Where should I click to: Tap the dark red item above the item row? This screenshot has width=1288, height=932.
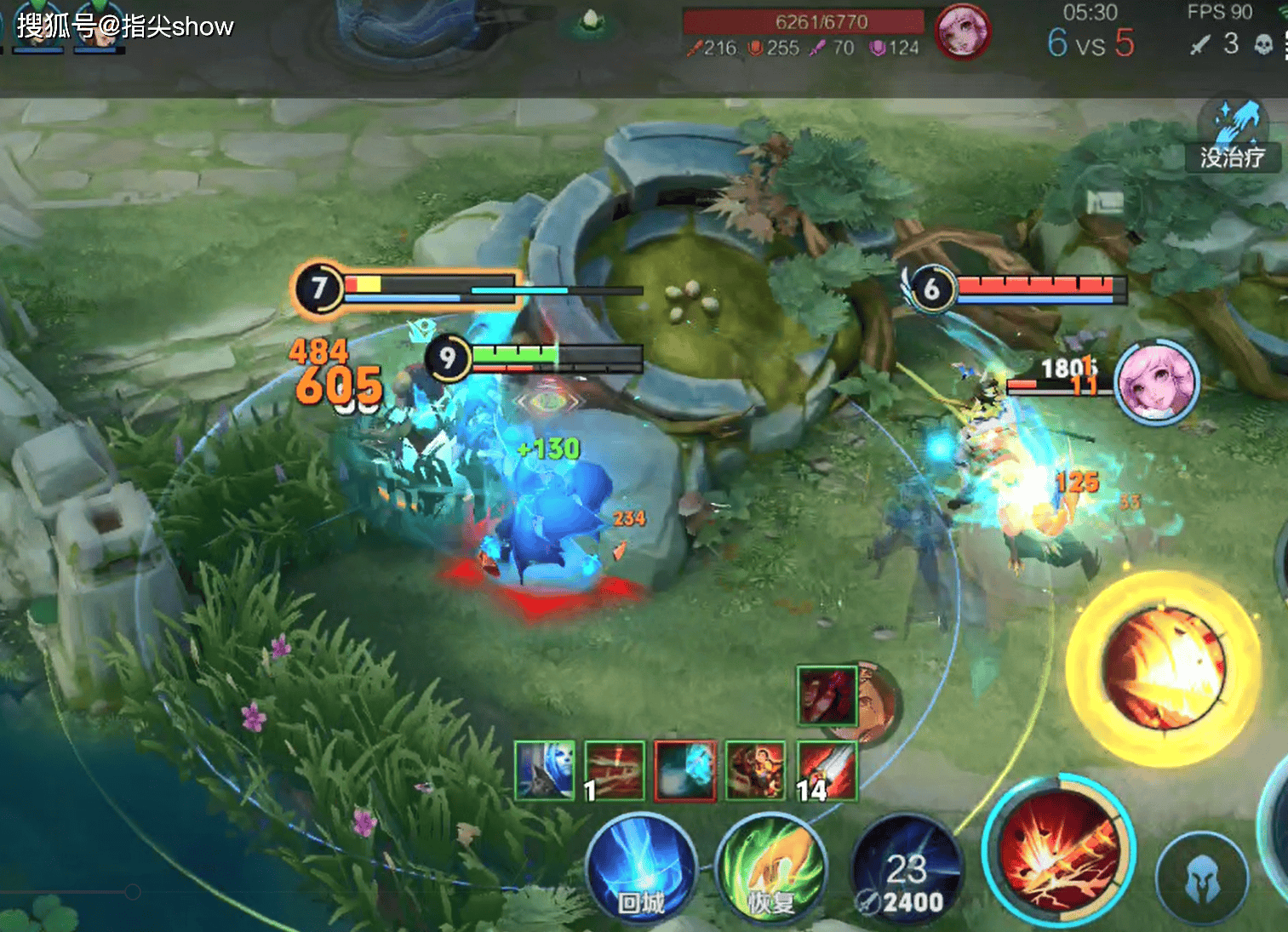pyautogui.click(x=827, y=695)
